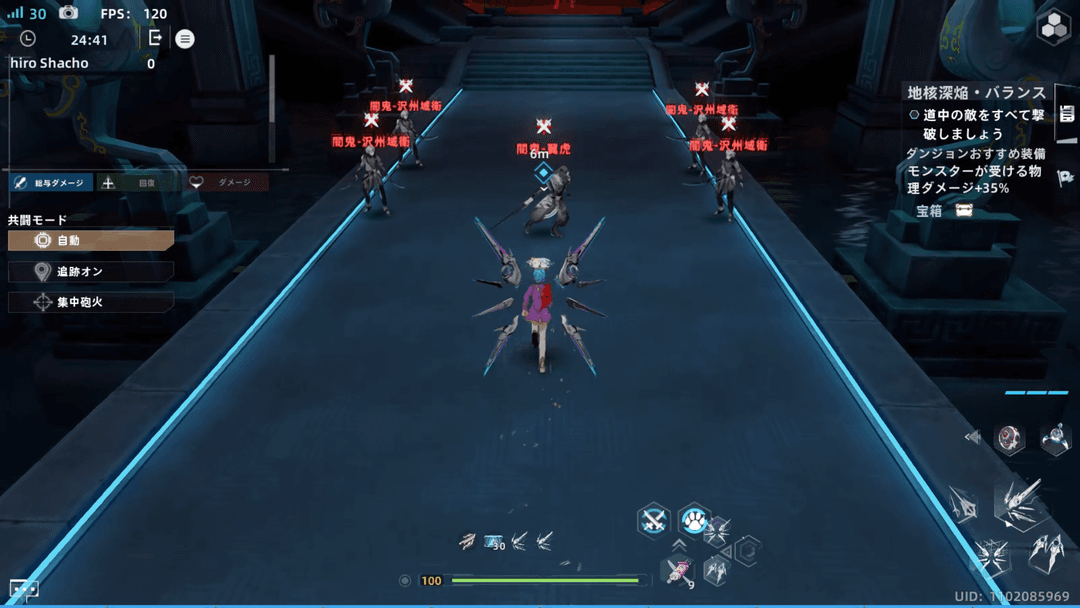Take a screenshot with the camera icon
This screenshot has width=1080, height=608.
(68, 13)
